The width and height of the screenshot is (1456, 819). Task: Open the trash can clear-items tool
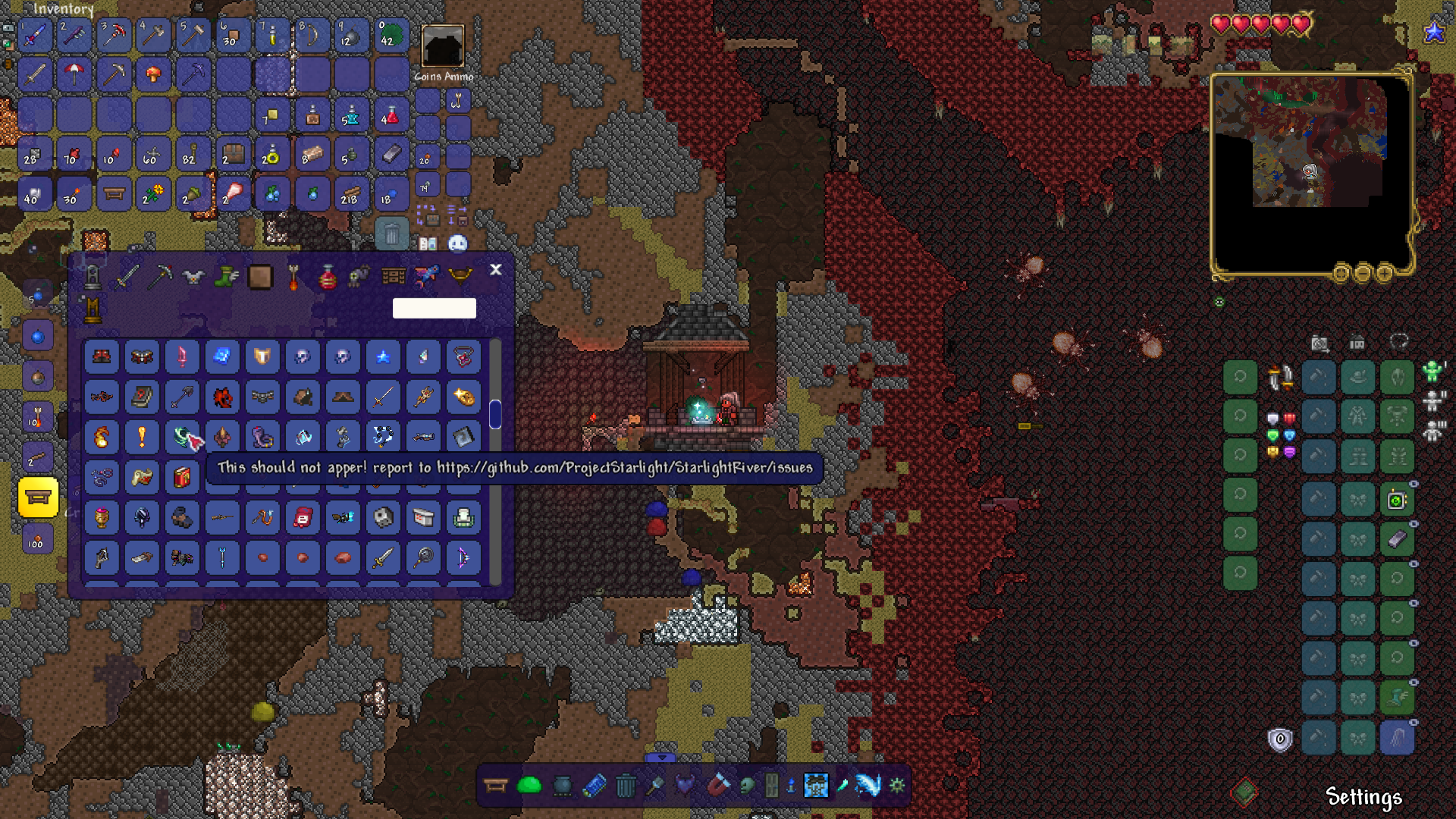point(624,786)
